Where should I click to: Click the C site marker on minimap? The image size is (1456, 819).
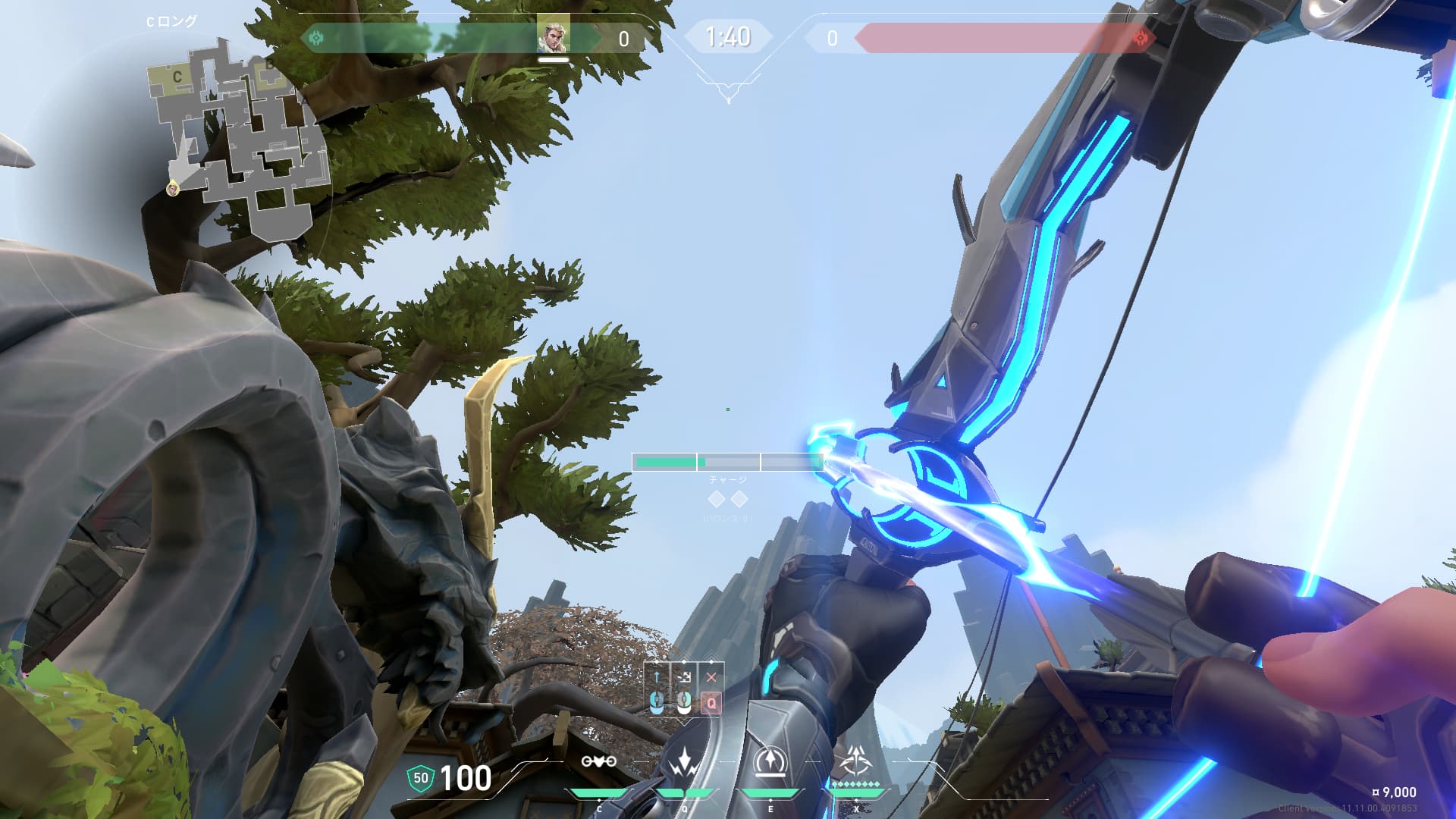point(177,77)
